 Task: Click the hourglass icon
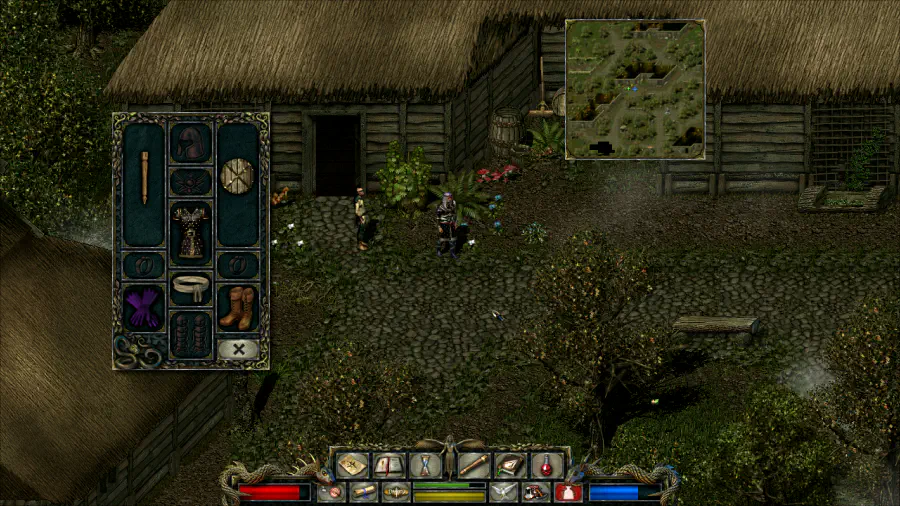(x=425, y=465)
